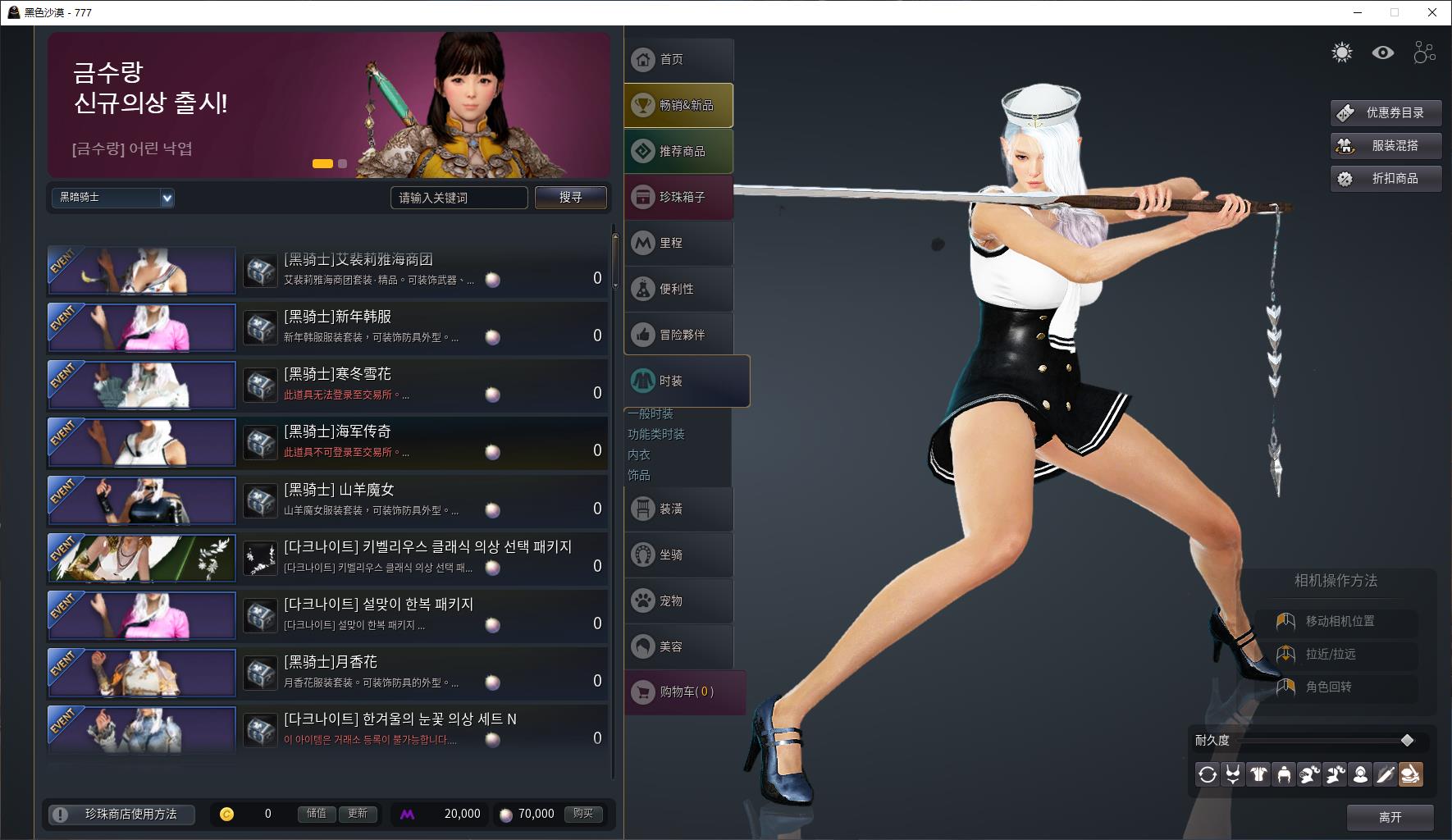Switch to 畅销&新品 category

click(678, 106)
